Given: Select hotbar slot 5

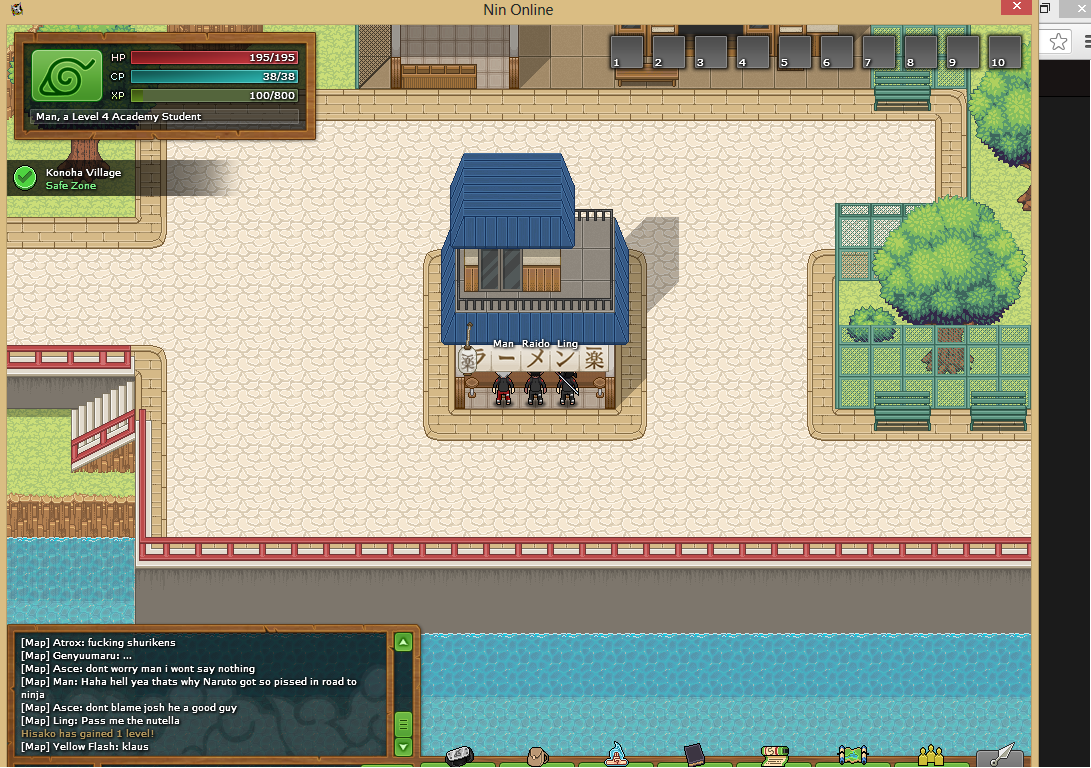Looking at the screenshot, I should [795, 51].
